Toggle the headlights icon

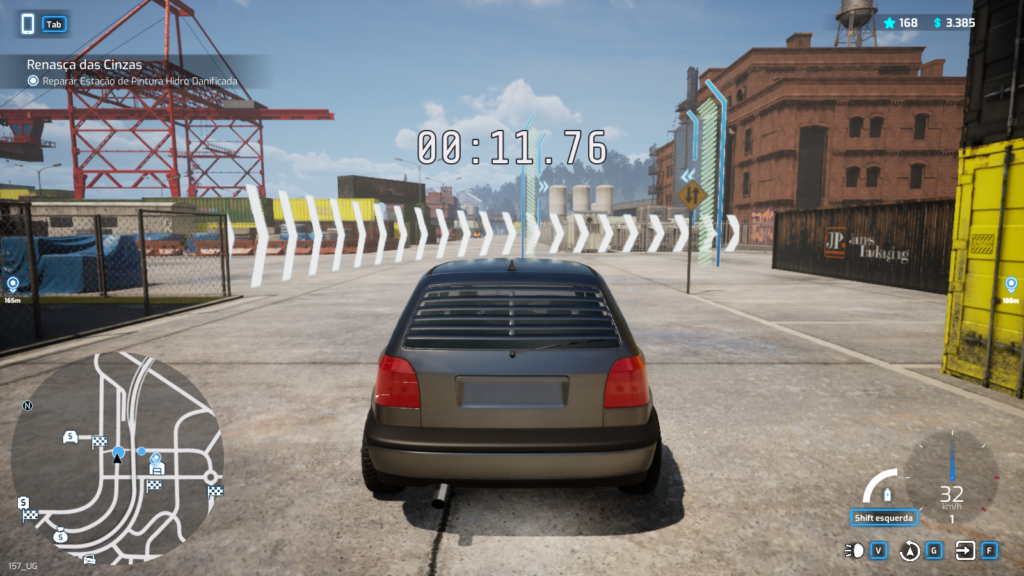[855, 550]
